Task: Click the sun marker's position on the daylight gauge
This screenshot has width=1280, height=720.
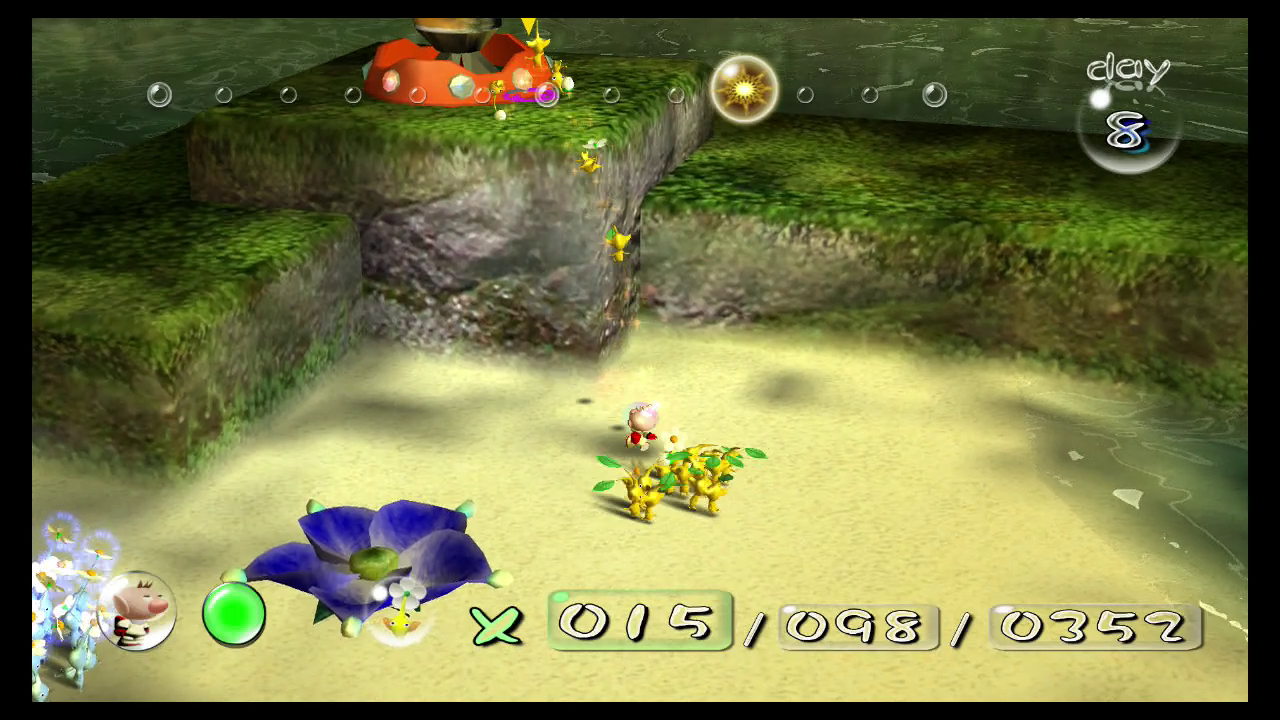Action: click(x=744, y=90)
